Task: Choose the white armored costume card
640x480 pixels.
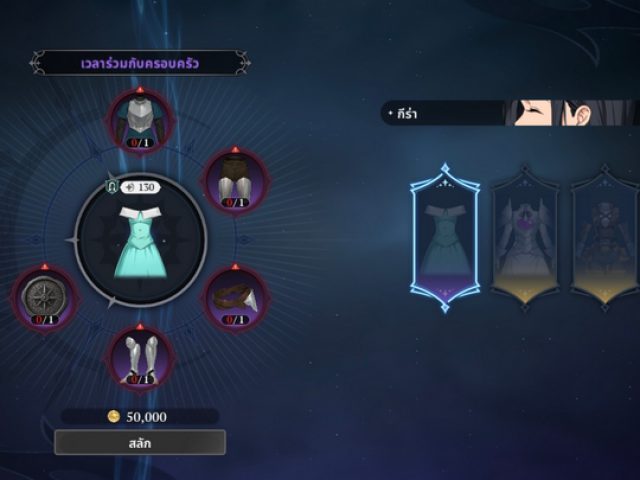Action: pos(524,237)
